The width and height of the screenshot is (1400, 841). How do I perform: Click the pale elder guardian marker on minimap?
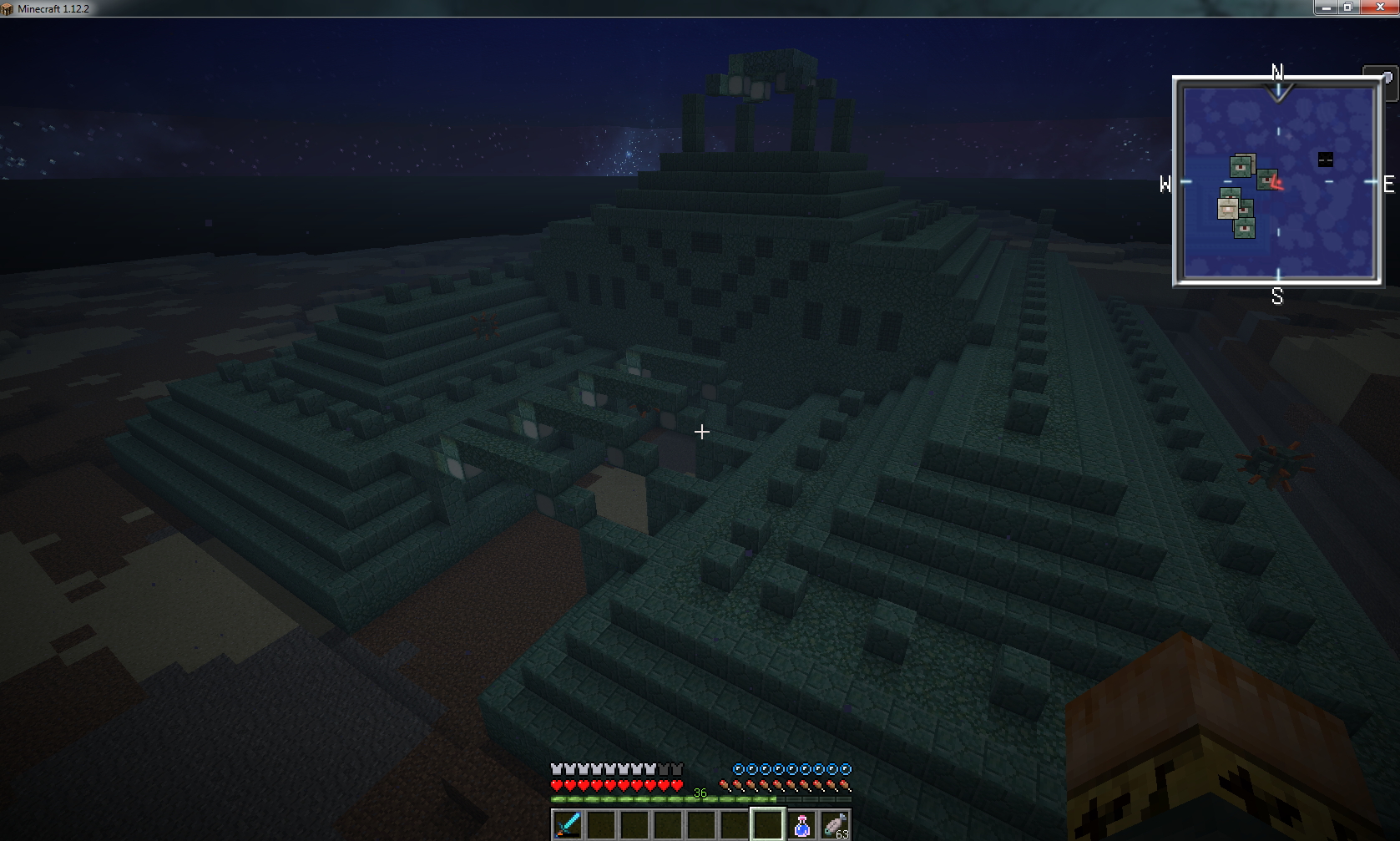pyautogui.click(x=1228, y=207)
